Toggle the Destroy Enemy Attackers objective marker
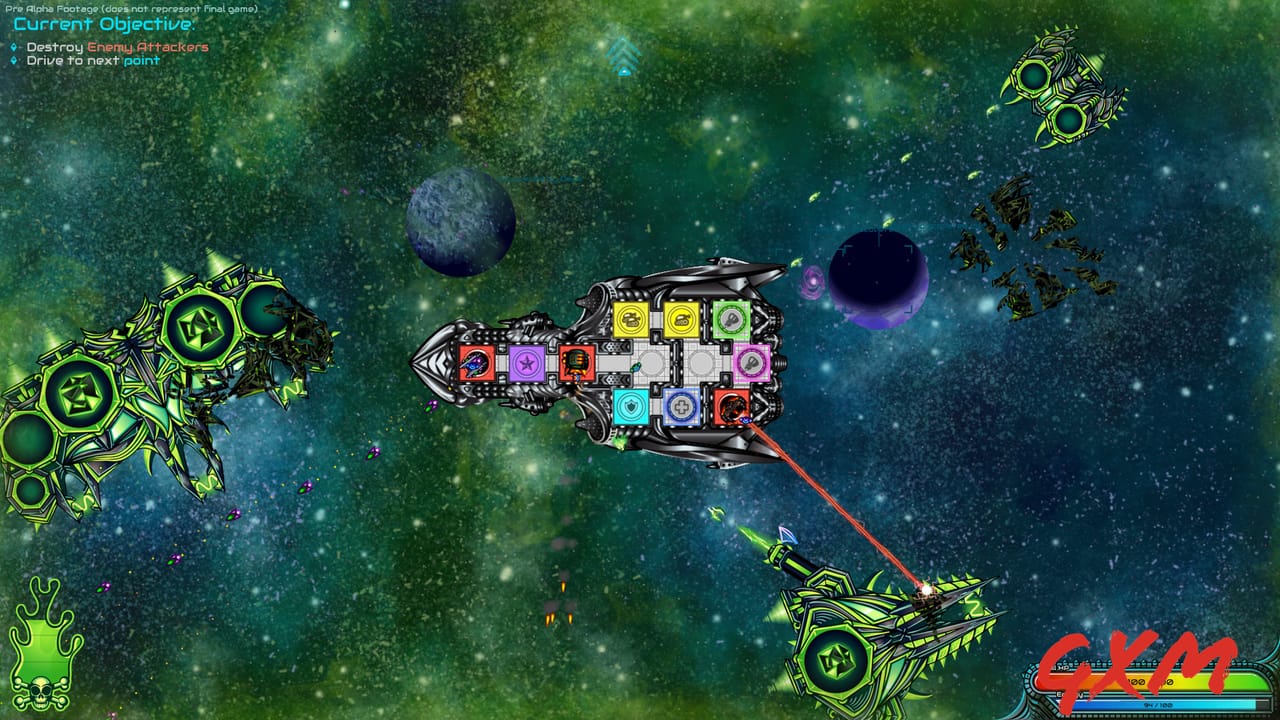Image resolution: width=1280 pixels, height=720 pixels. [14, 46]
